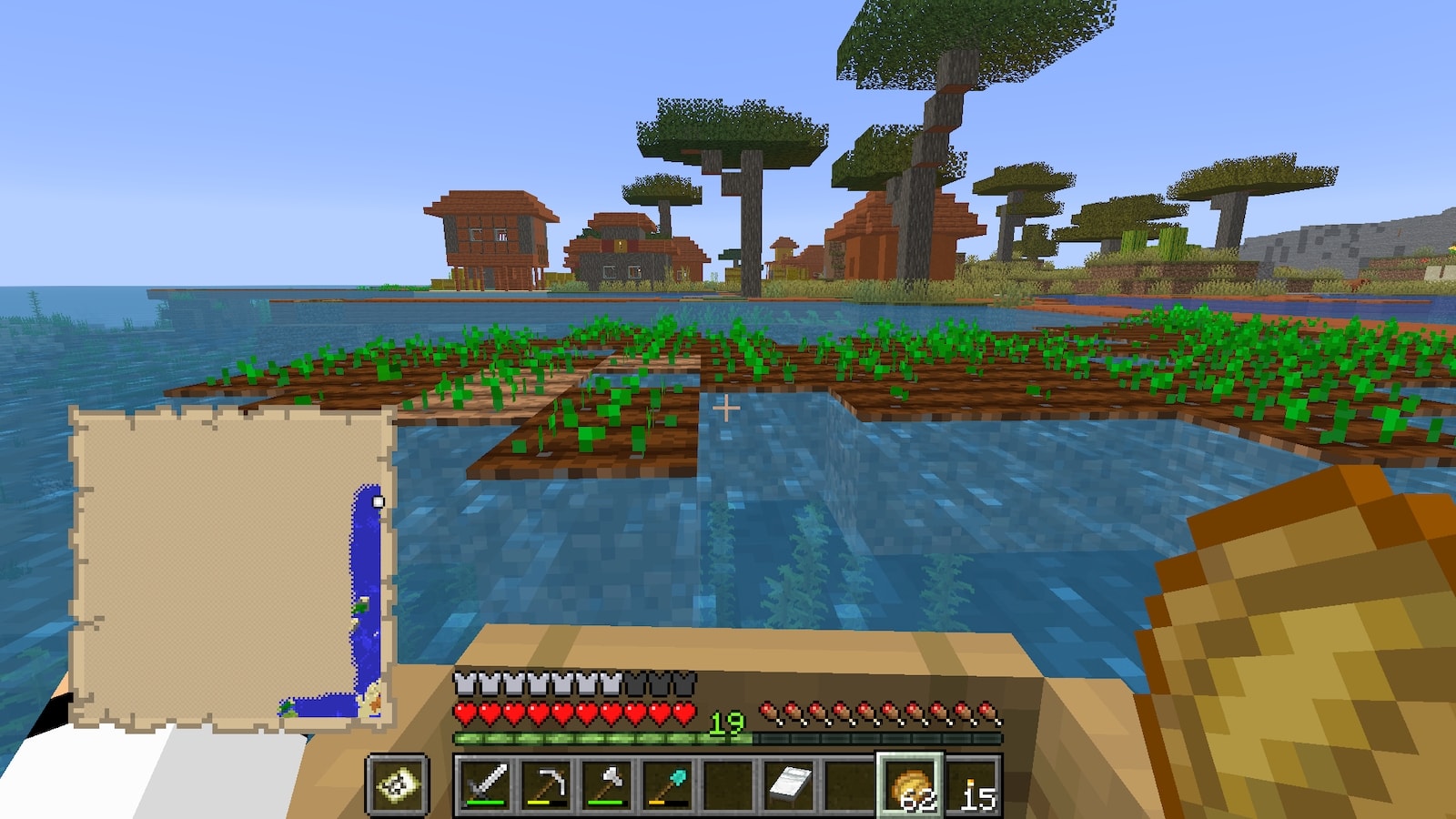
Task: Click the off-hand map slot
Action: 398,784
